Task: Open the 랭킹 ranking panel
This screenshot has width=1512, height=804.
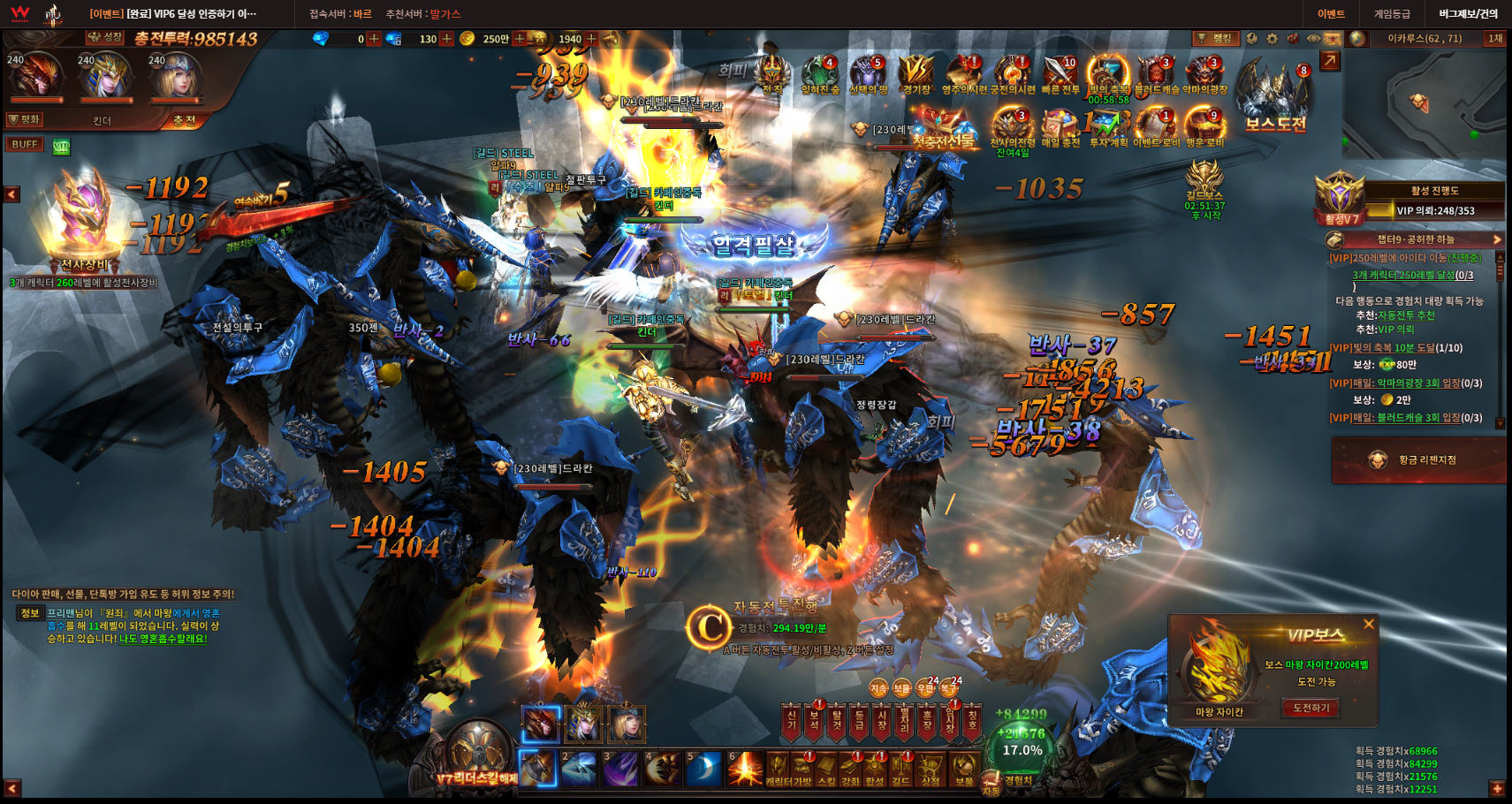Action: click(x=1216, y=38)
